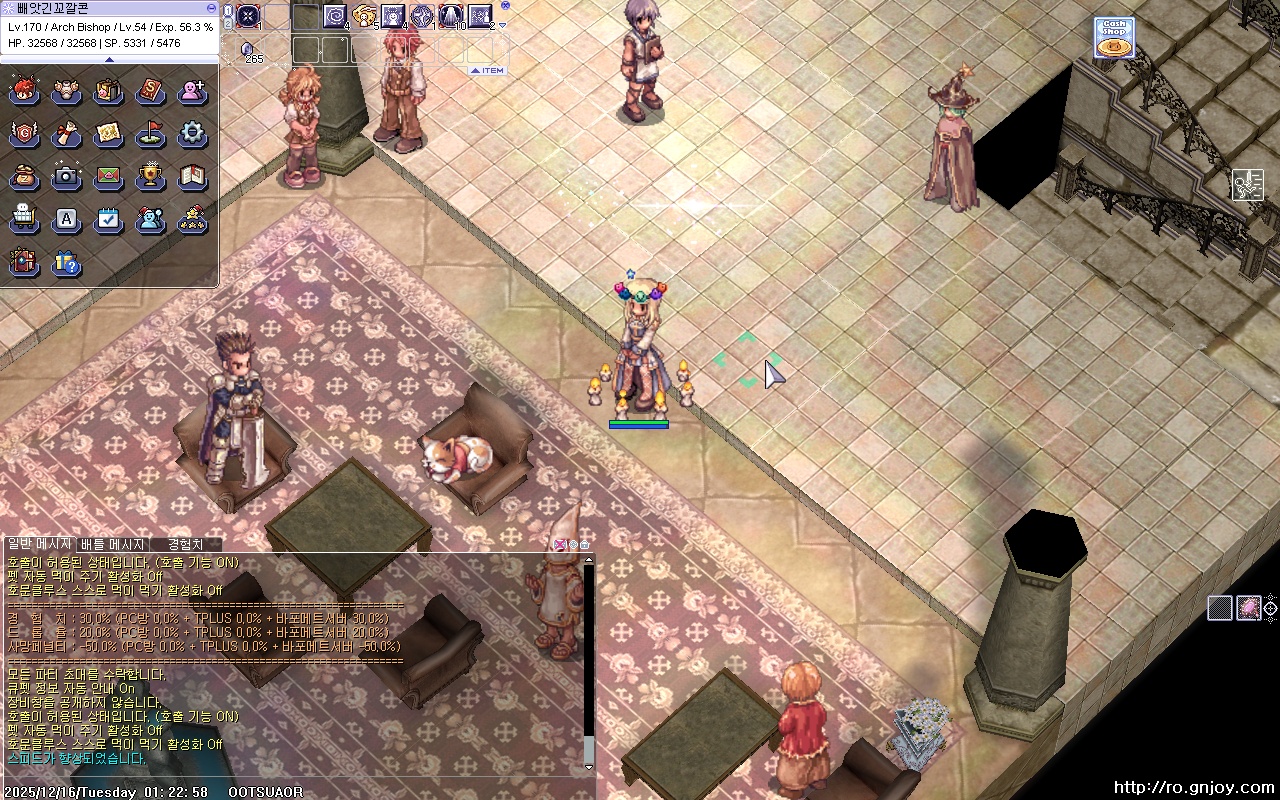Open the Zeny money bag icon

coord(23,177)
